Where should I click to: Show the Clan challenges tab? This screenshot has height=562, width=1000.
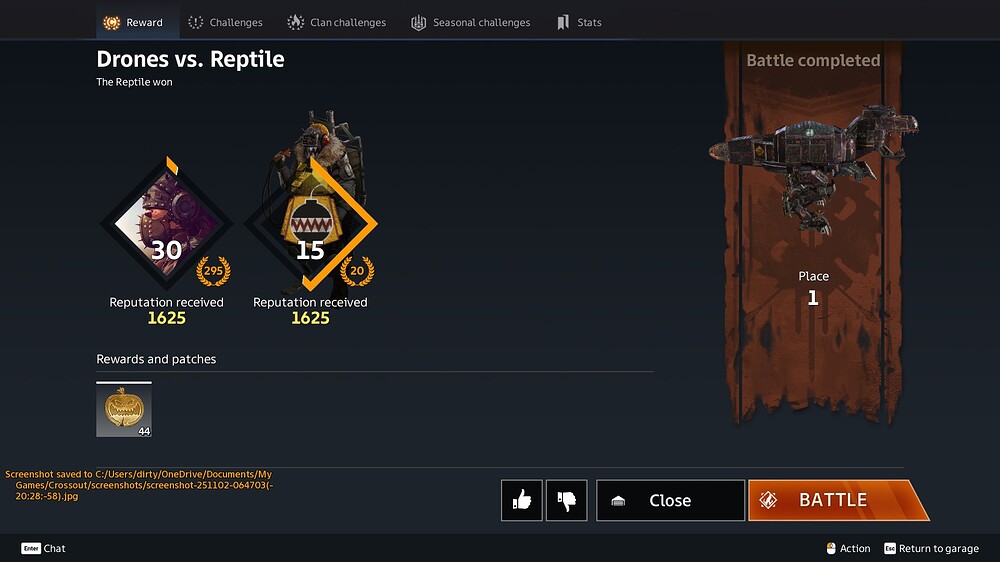point(337,22)
